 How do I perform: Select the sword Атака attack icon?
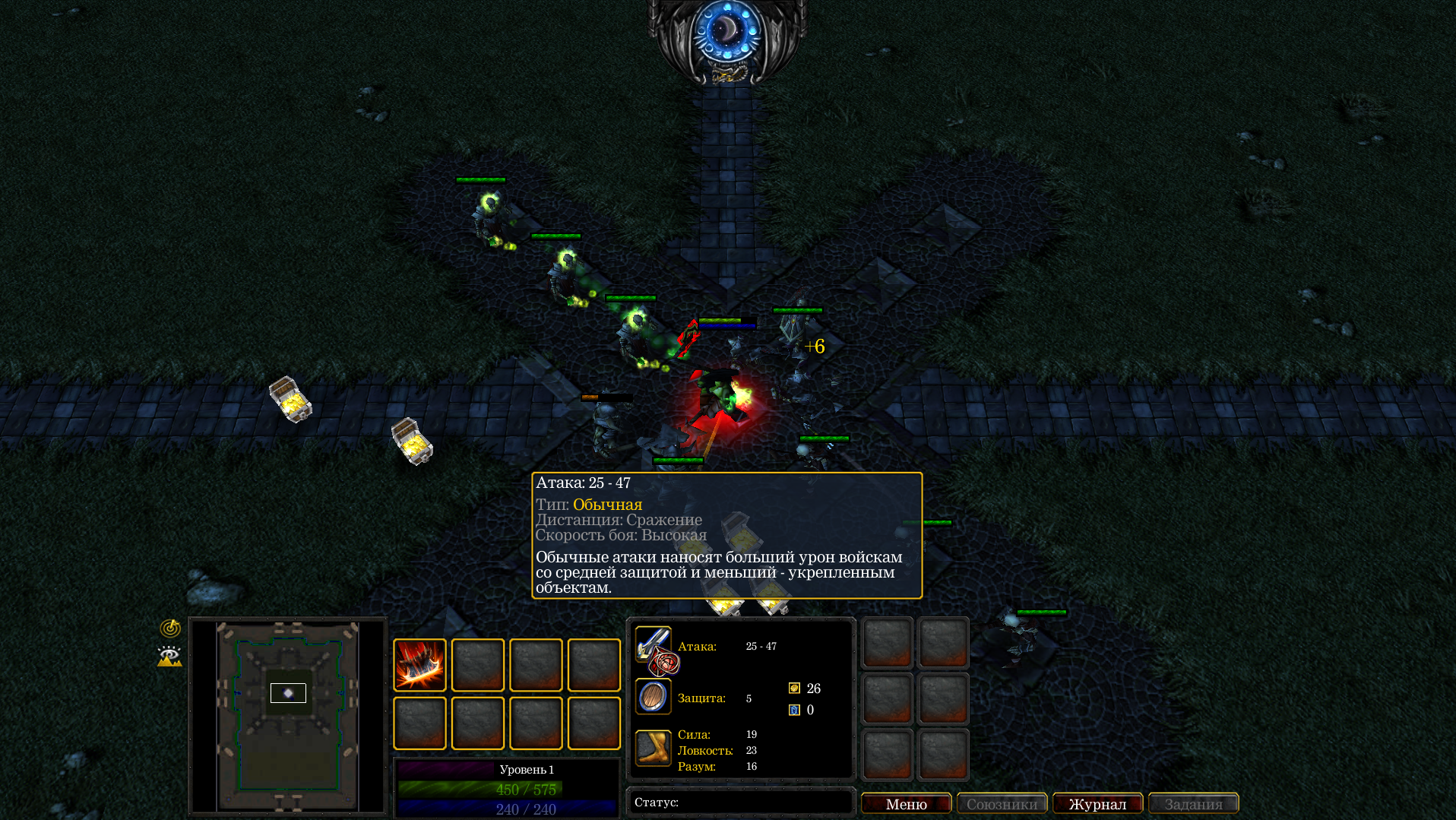(653, 645)
